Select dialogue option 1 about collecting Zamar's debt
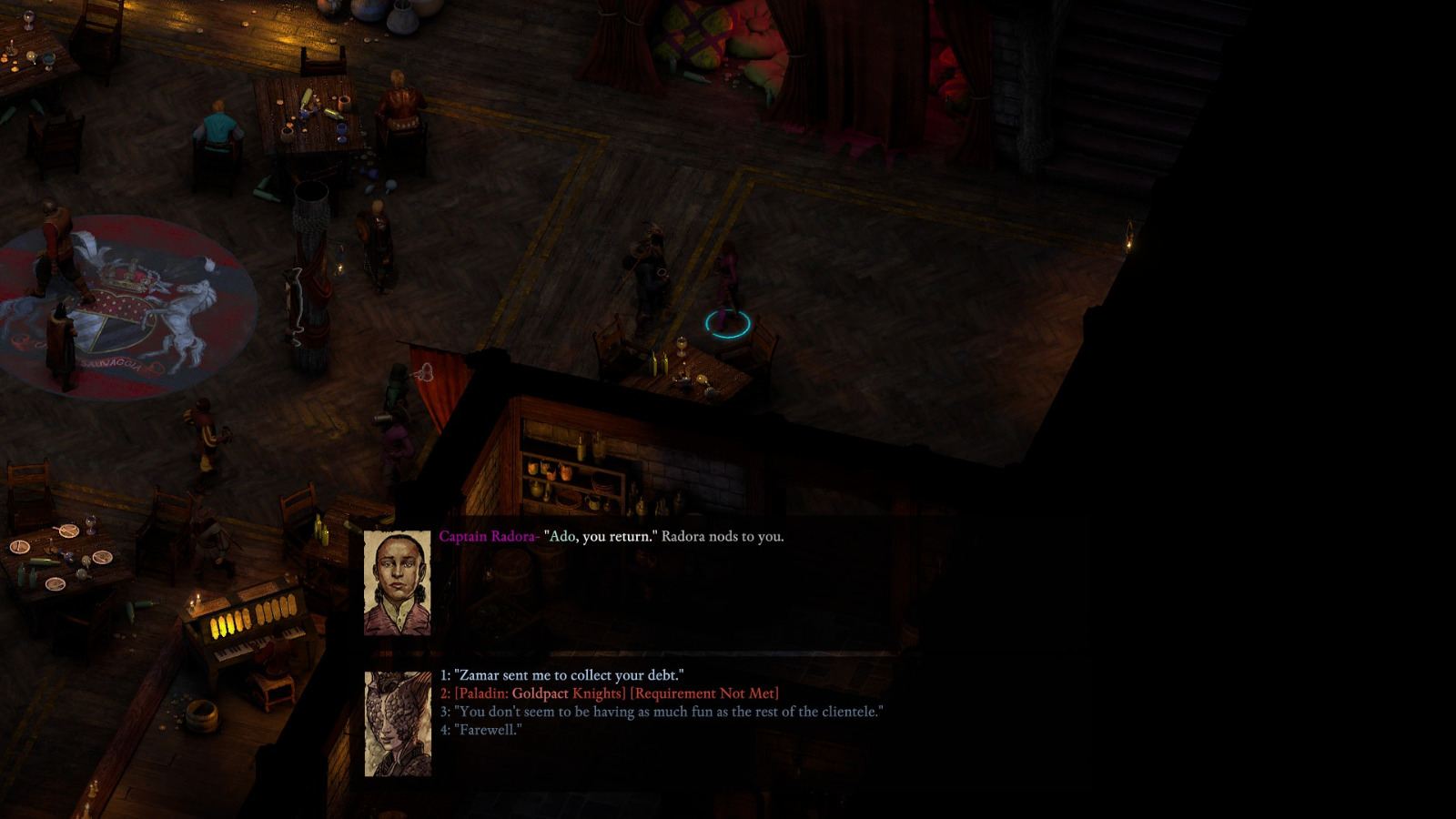This screenshot has height=819, width=1456. pos(562,676)
